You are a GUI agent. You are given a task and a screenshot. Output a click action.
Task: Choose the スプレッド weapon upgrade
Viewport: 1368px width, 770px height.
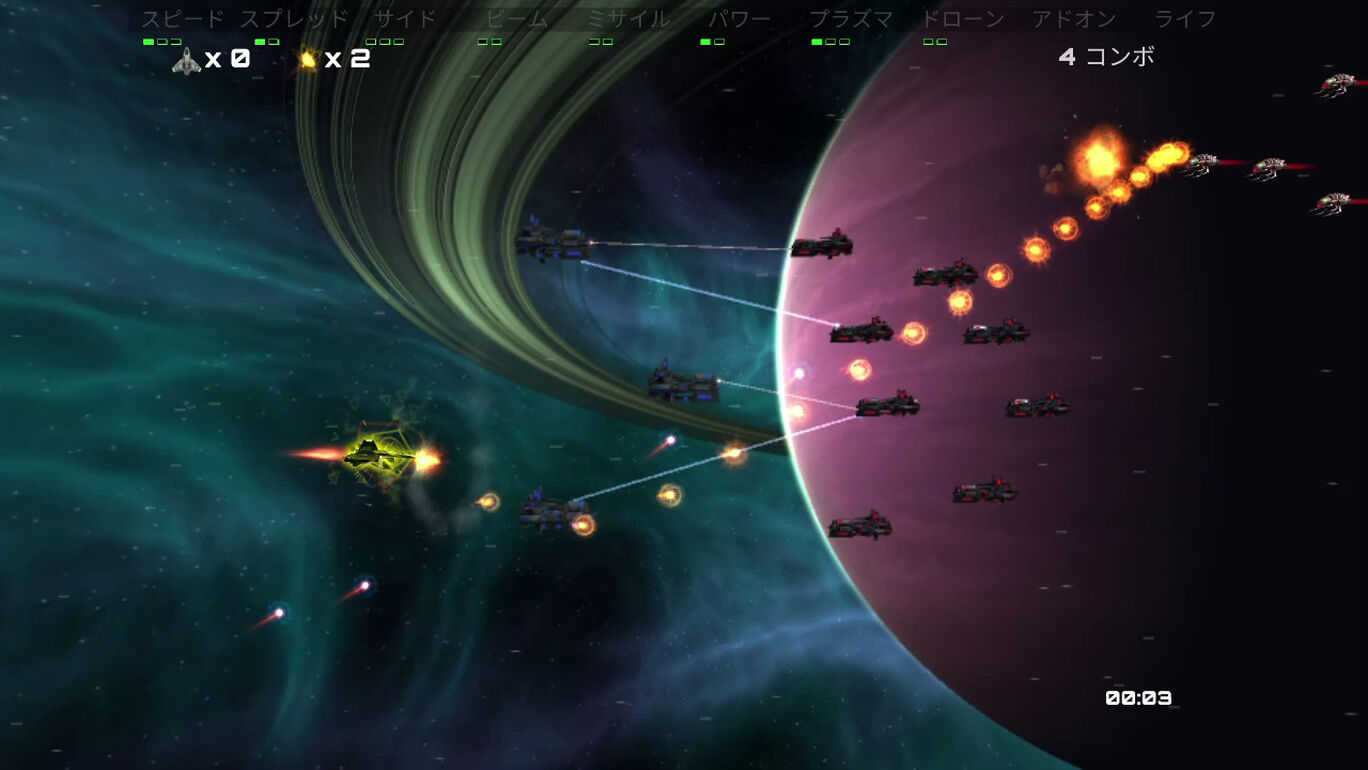coord(294,19)
